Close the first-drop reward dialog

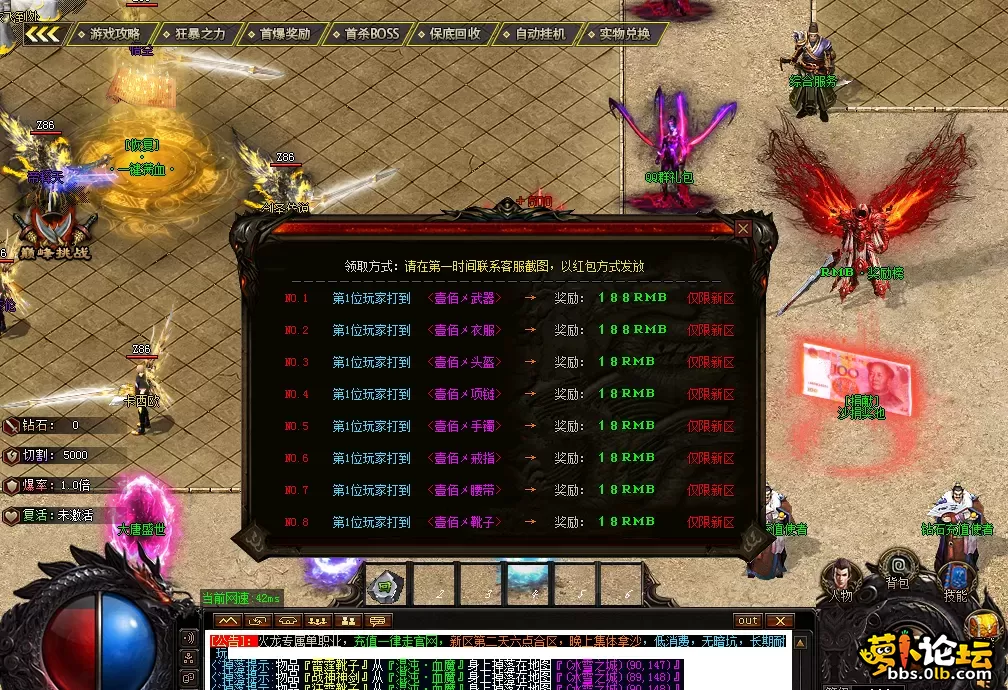pyautogui.click(x=743, y=229)
